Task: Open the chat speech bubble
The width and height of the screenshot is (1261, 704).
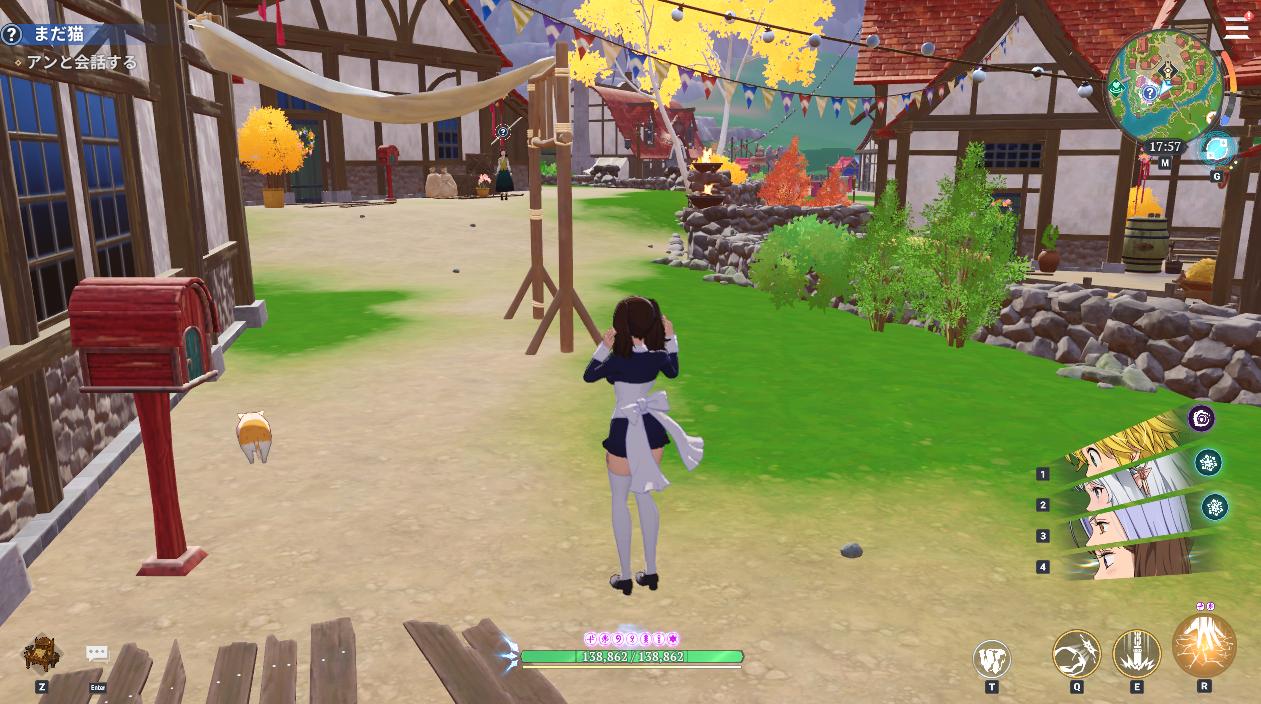Action: 97,654
